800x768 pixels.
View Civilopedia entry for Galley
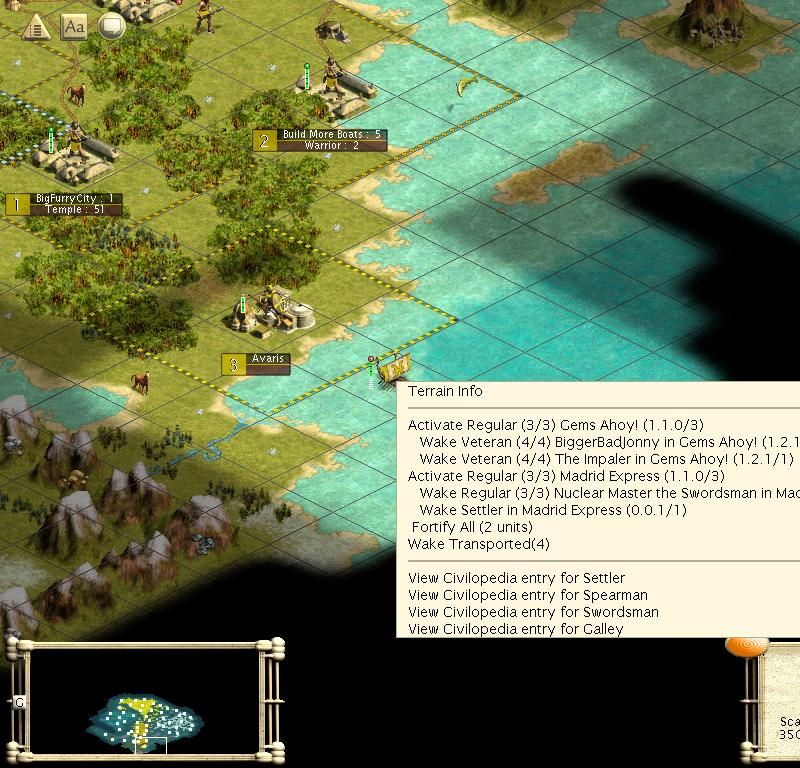coord(515,629)
